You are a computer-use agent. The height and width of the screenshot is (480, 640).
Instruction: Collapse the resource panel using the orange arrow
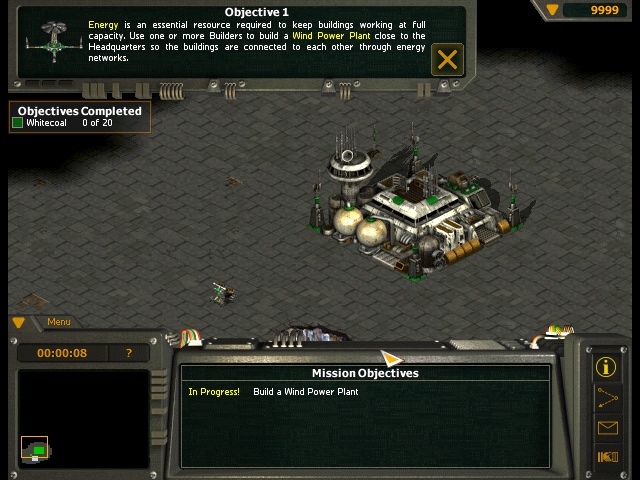point(553,10)
